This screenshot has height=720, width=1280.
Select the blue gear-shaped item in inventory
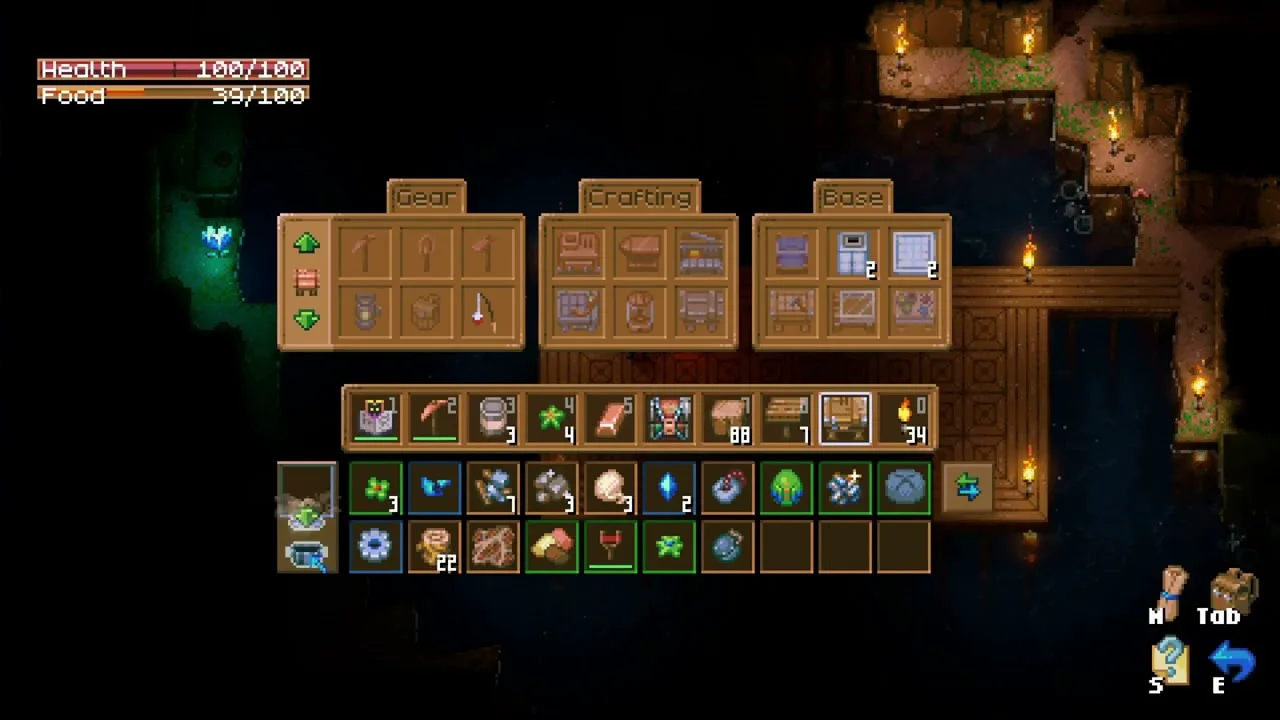[375, 547]
